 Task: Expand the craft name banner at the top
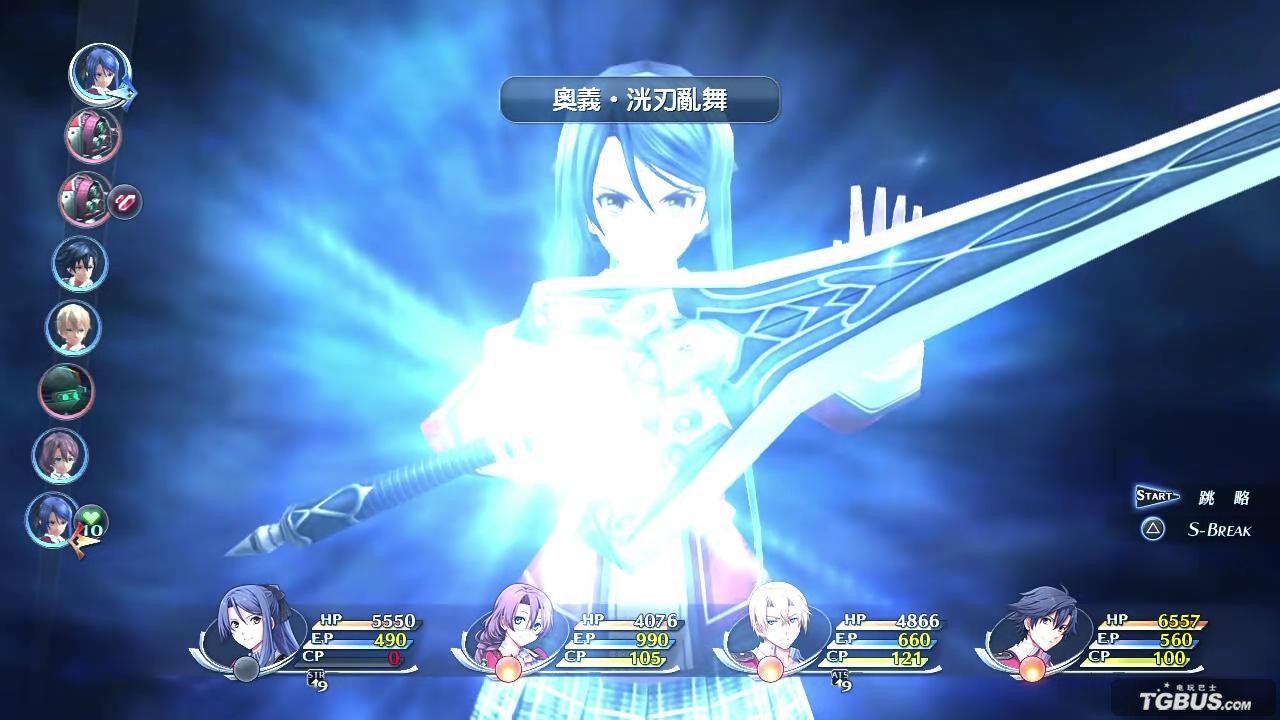[x=640, y=99]
